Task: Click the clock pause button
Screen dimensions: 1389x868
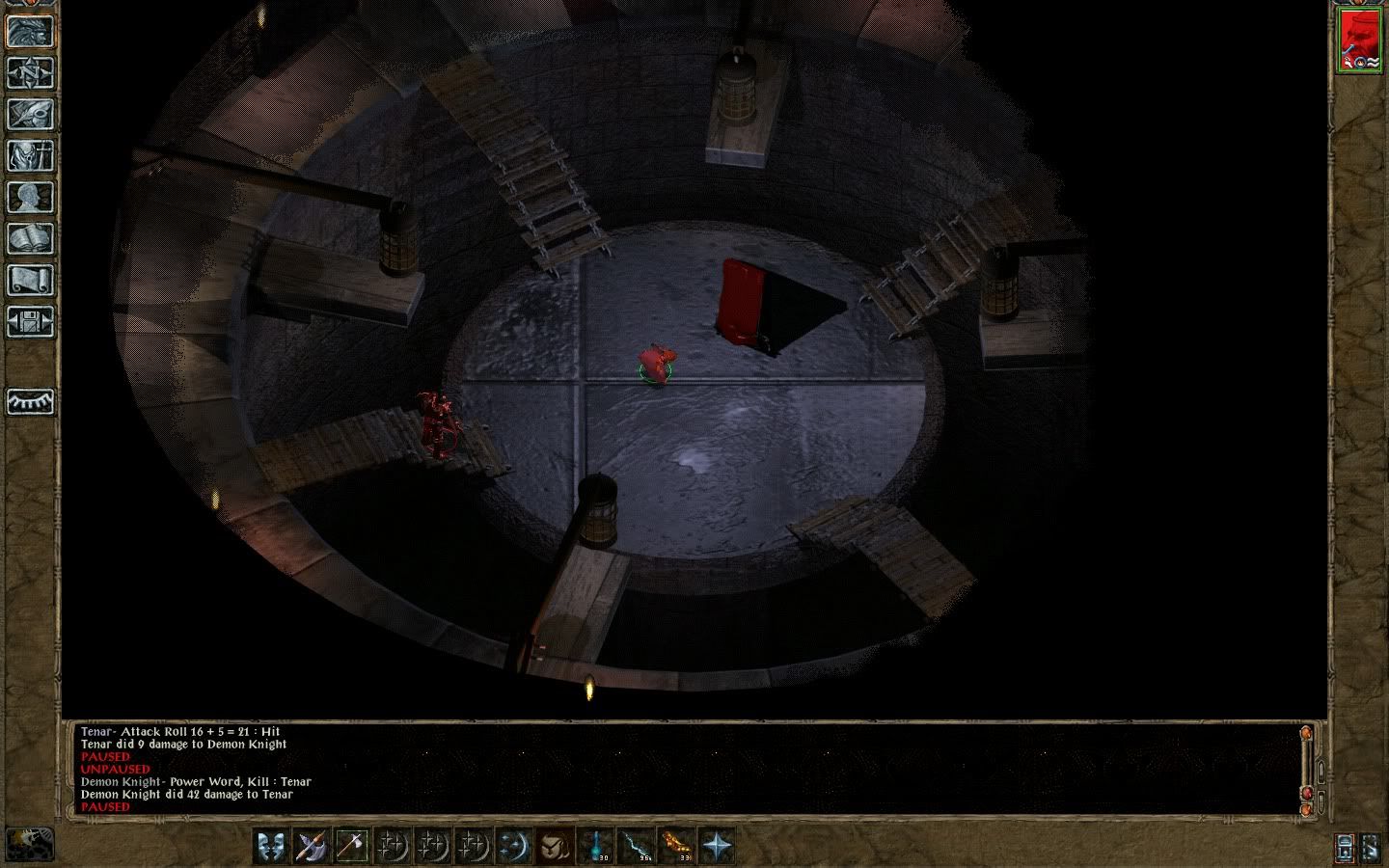Action: point(29,844)
